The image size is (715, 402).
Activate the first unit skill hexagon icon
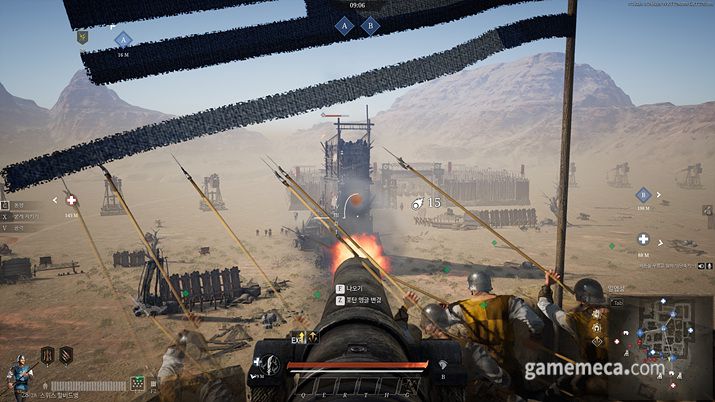pyautogui.click(x=47, y=355)
